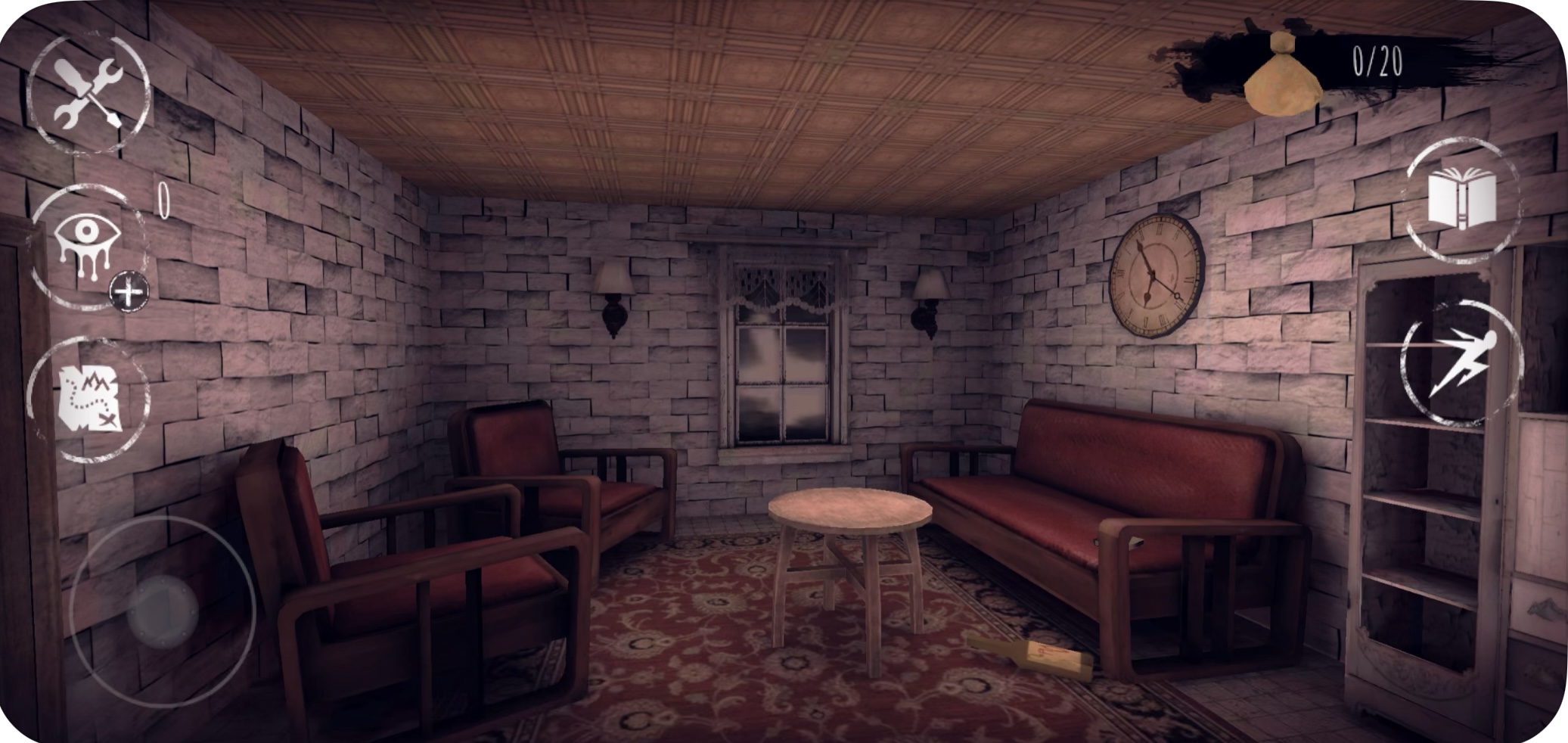Tap the sprint running figure button

pos(1460,363)
